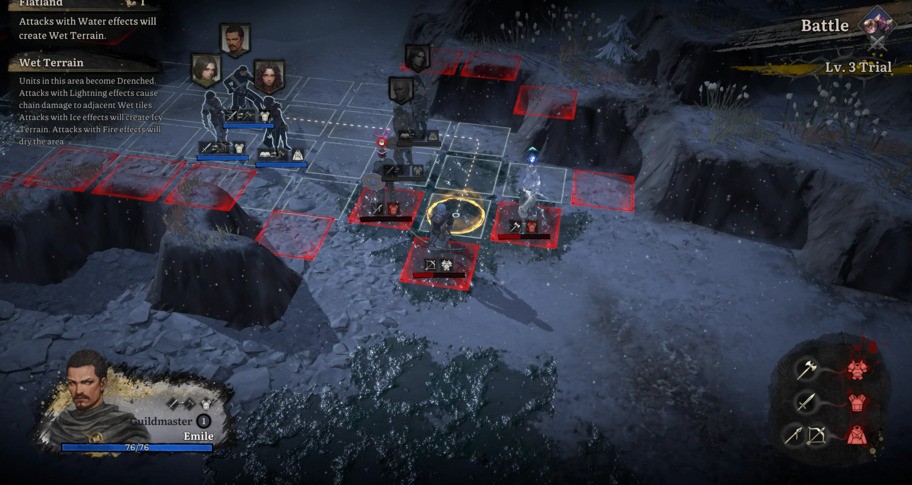Click the spear icon in the weapon chart
This screenshot has height=485, width=912.
click(793, 436)
